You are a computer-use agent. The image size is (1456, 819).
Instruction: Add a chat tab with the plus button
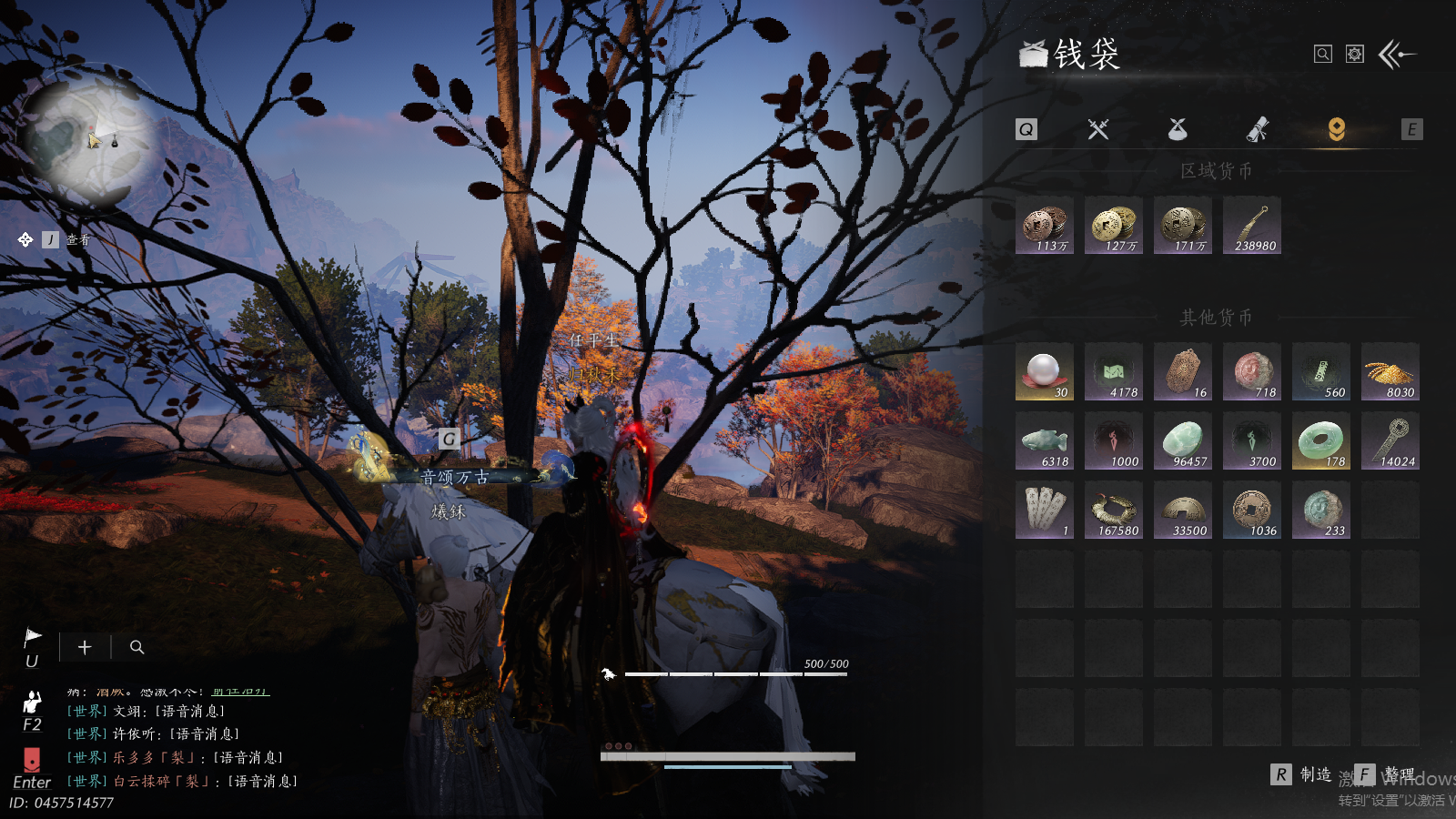(x=85, y=647)
